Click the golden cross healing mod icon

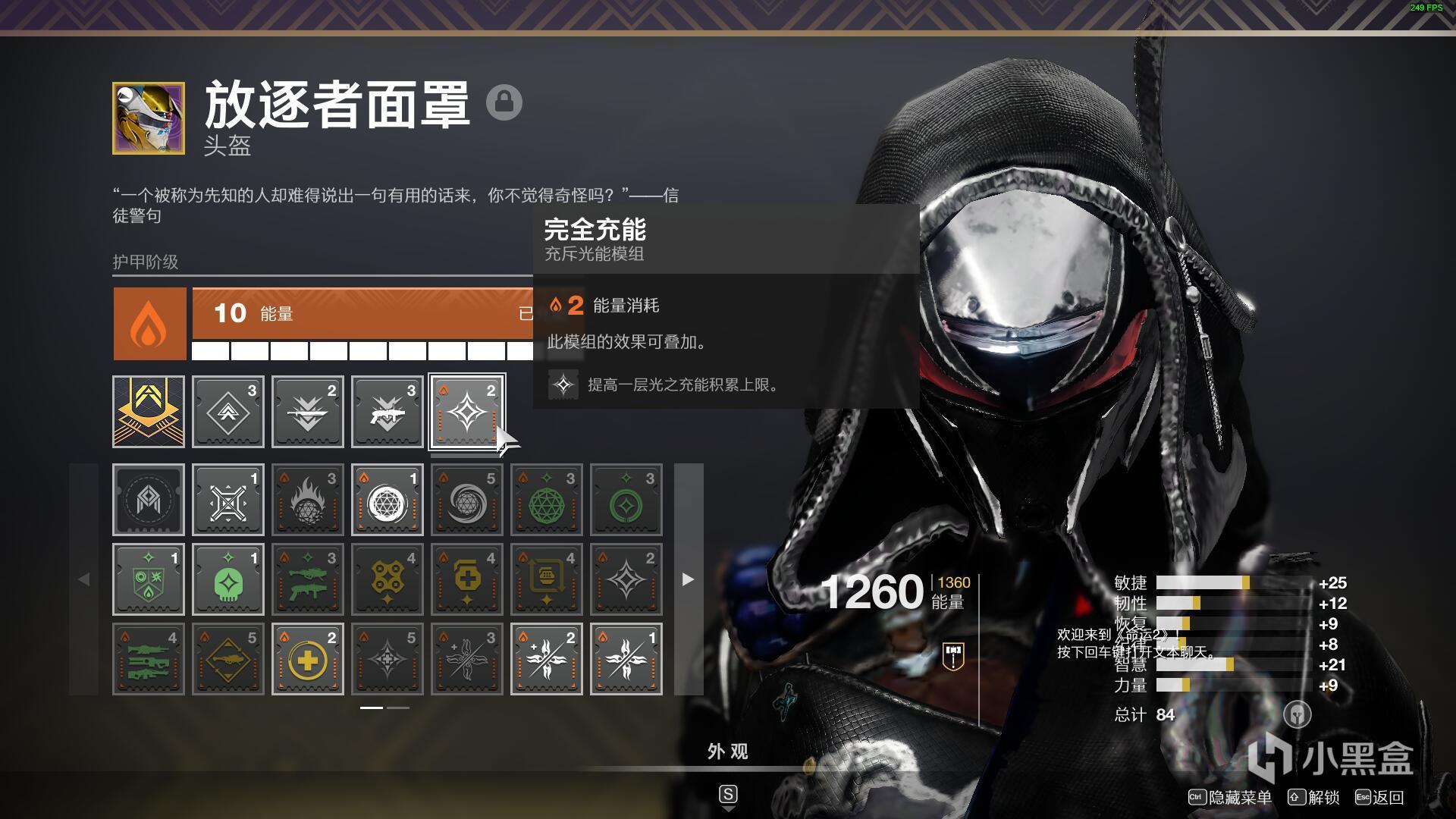pyautogui.click(x=308, y=658)
